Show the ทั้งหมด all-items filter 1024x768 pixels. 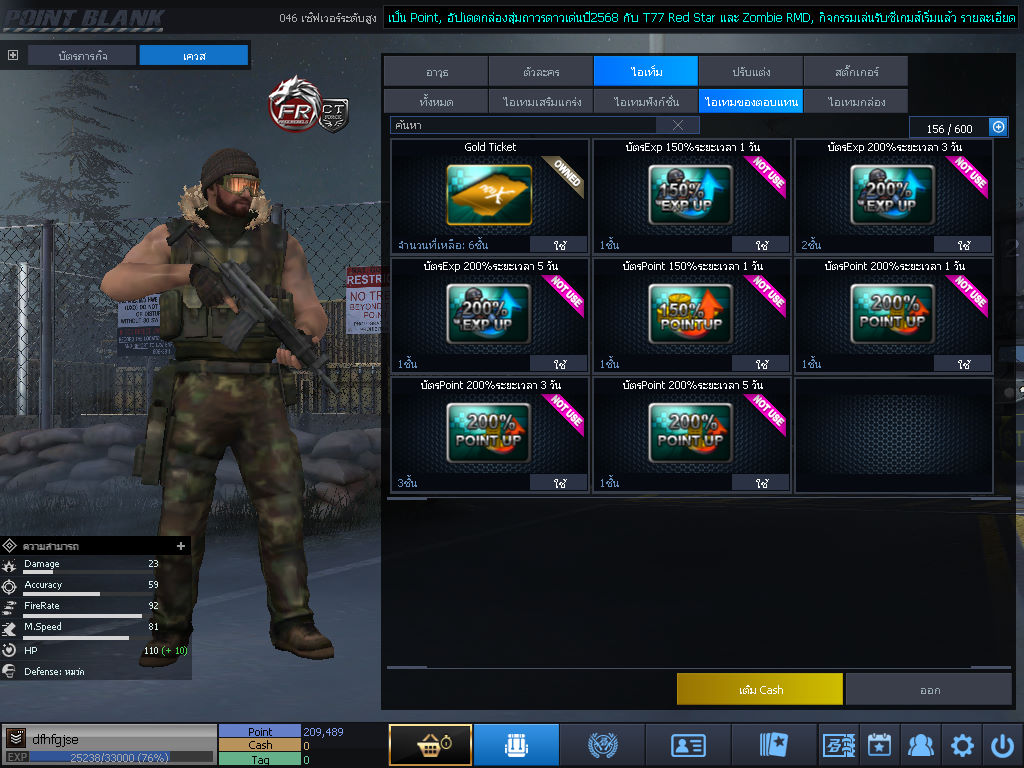[435, 102]
